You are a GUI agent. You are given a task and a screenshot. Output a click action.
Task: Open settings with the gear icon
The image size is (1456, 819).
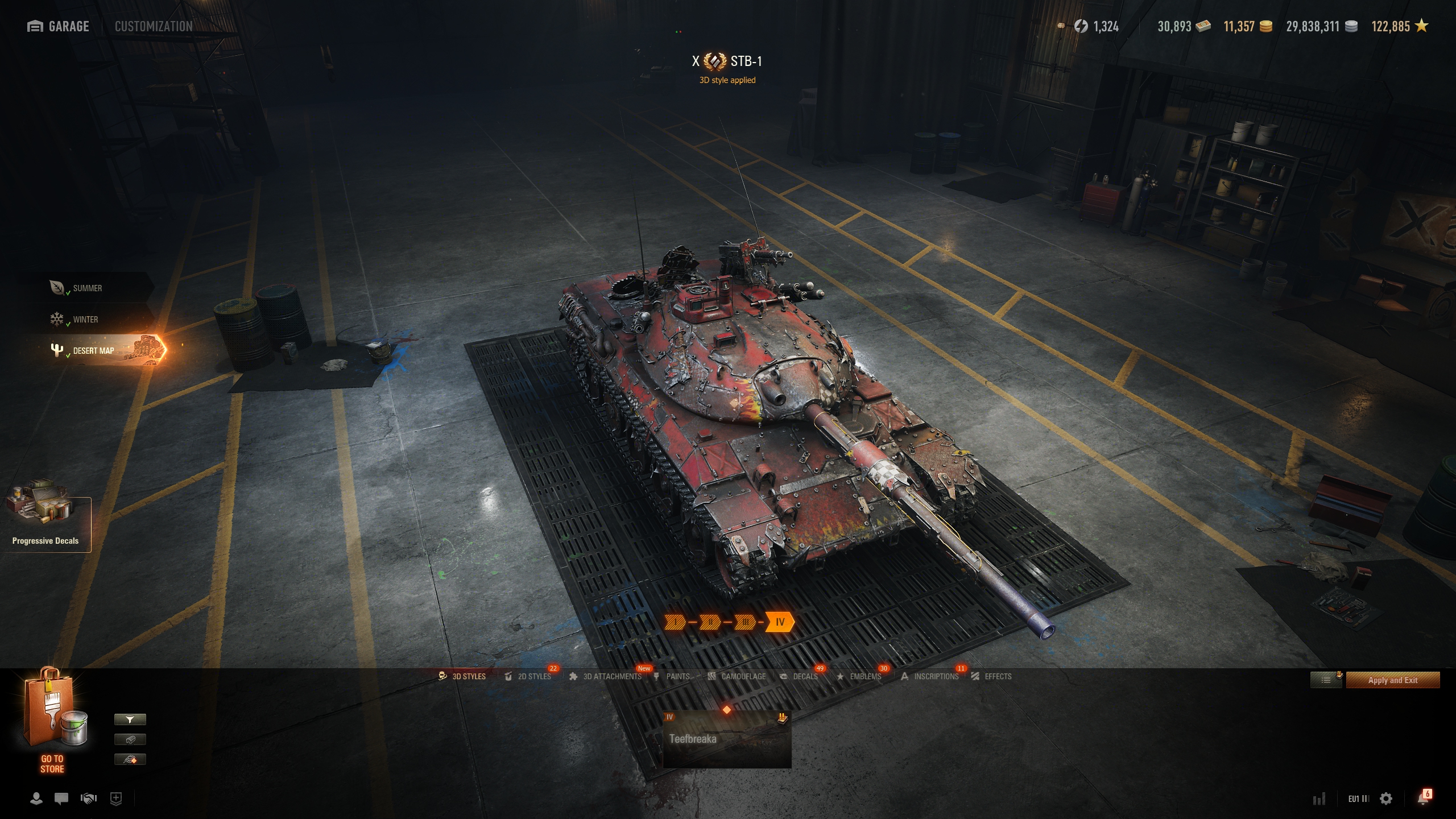[1386, 799]
